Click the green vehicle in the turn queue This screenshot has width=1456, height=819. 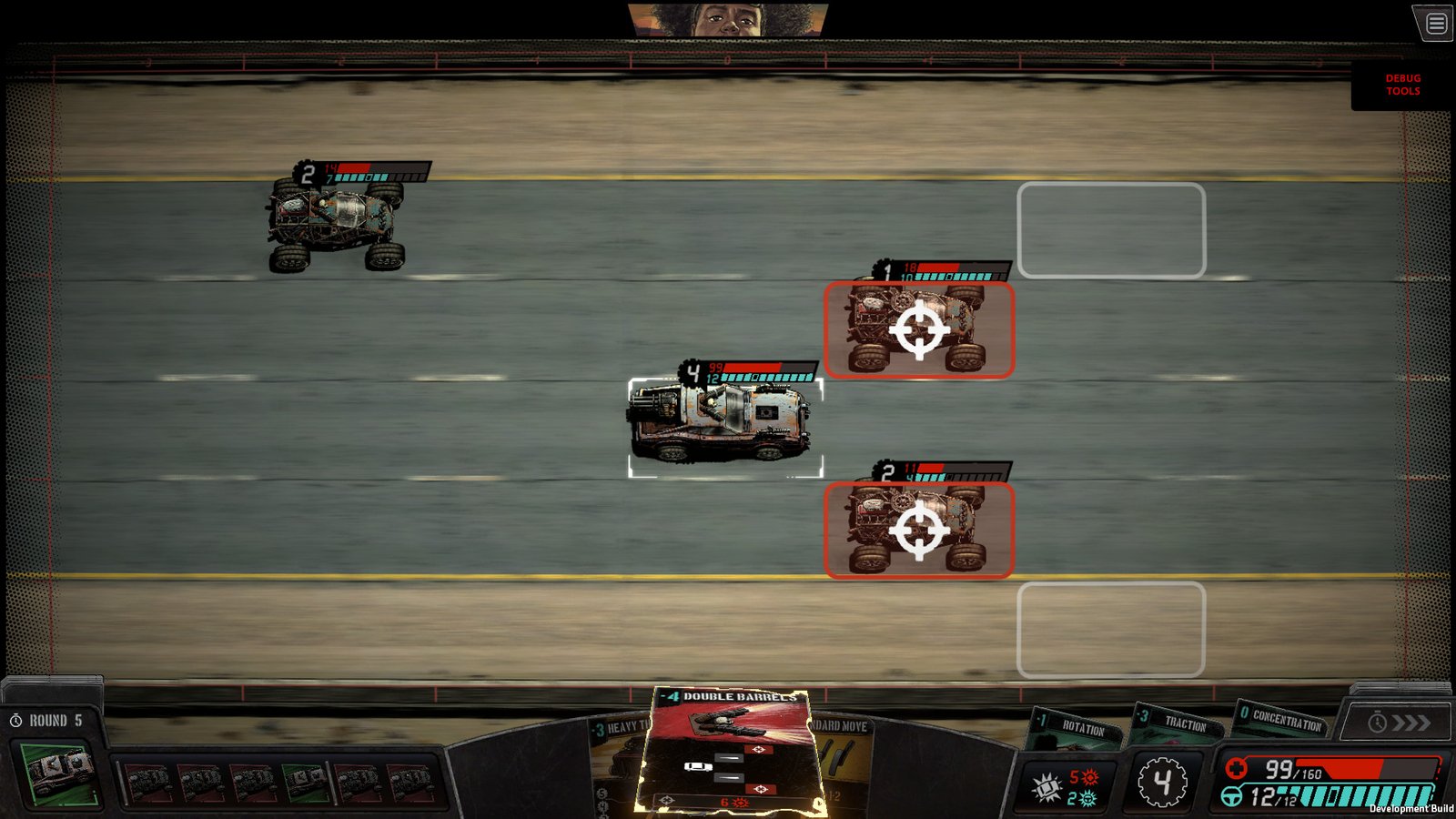point(305,782)
